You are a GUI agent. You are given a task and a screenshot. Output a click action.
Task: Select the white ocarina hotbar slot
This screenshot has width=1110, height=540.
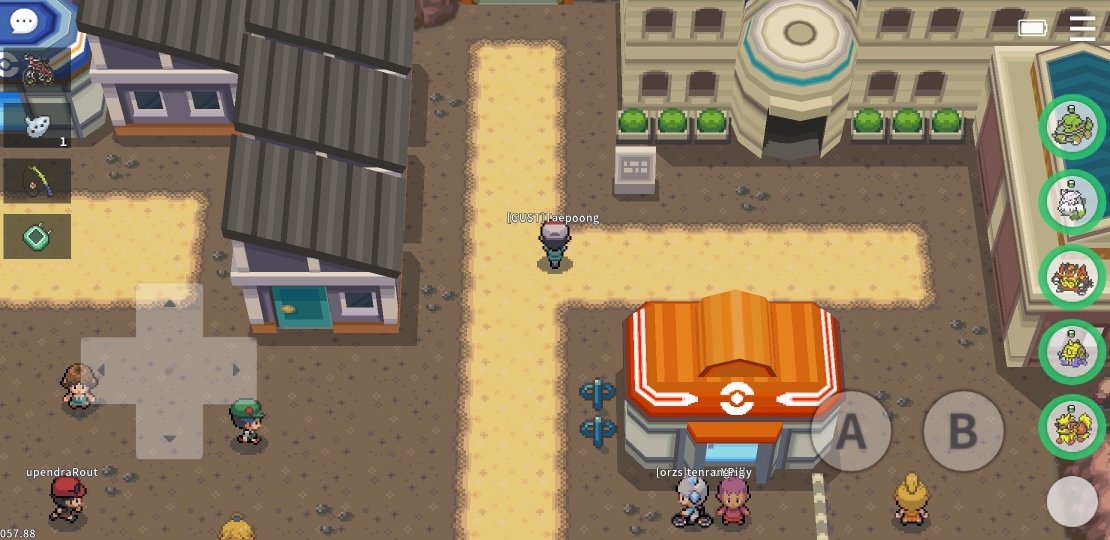click(38, 125)
